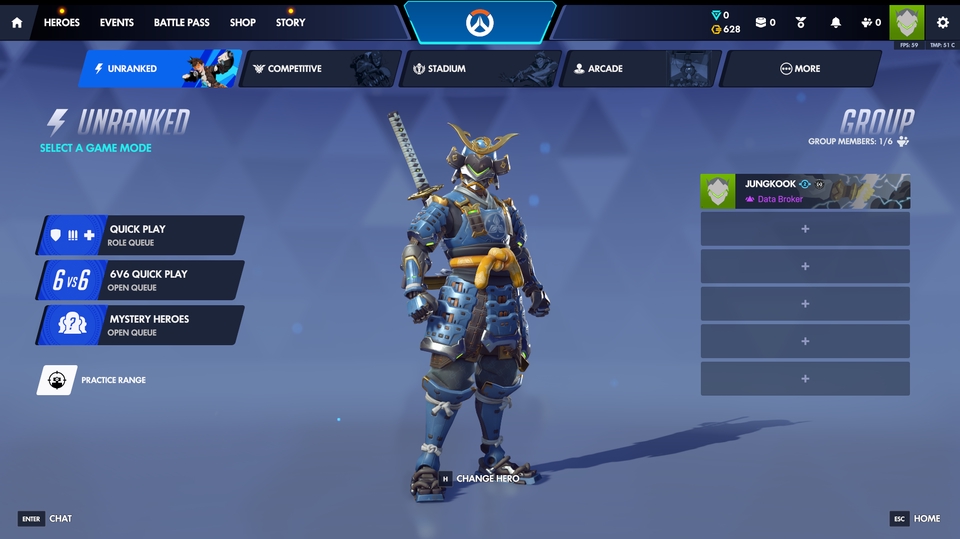Viewport: 960px width, 539px height.
Task: Choose Quick Play Role Queue
Action: [x=140, y=235]
